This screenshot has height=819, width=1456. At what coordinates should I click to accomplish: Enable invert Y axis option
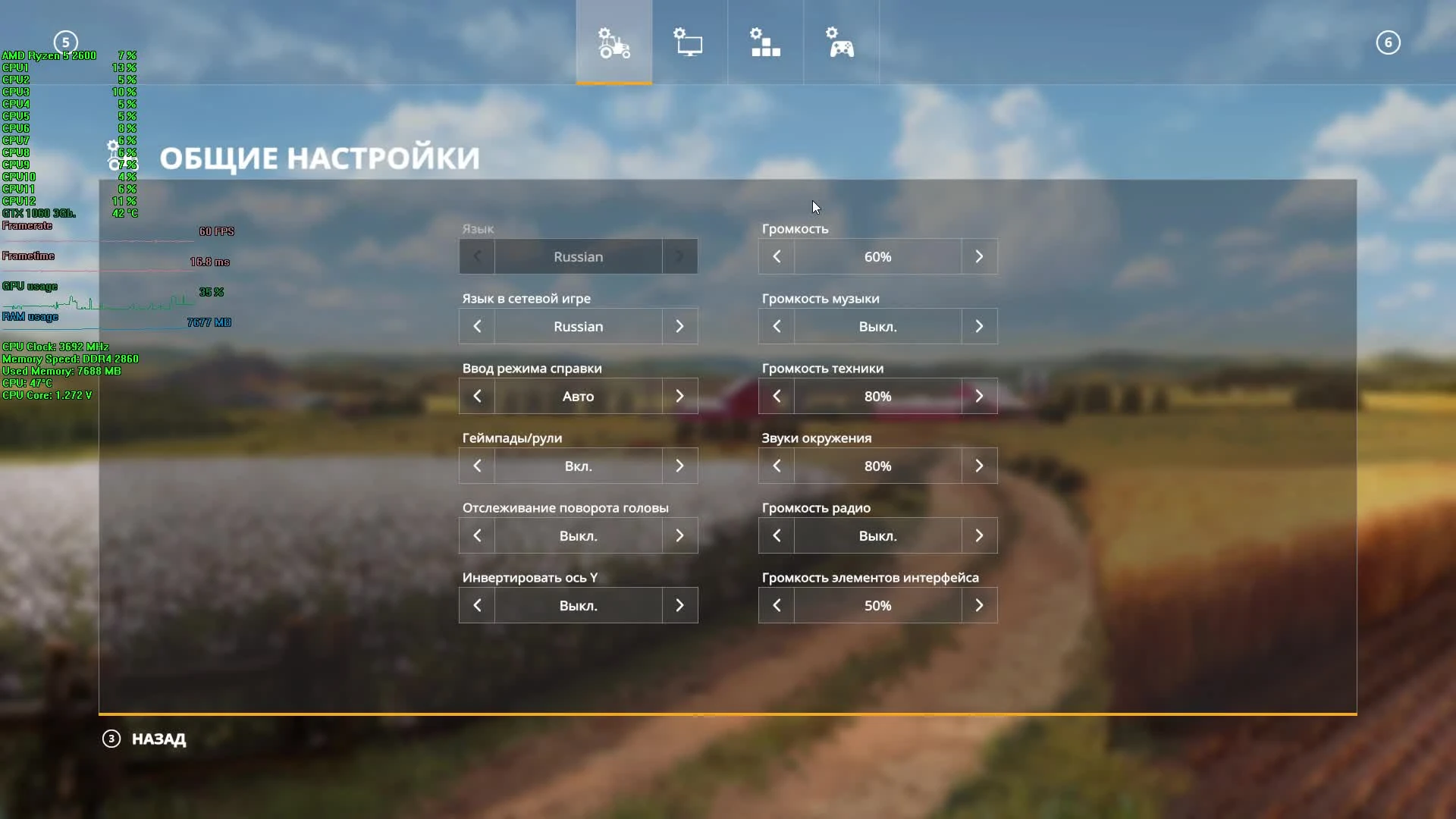[x=679, y=605]
